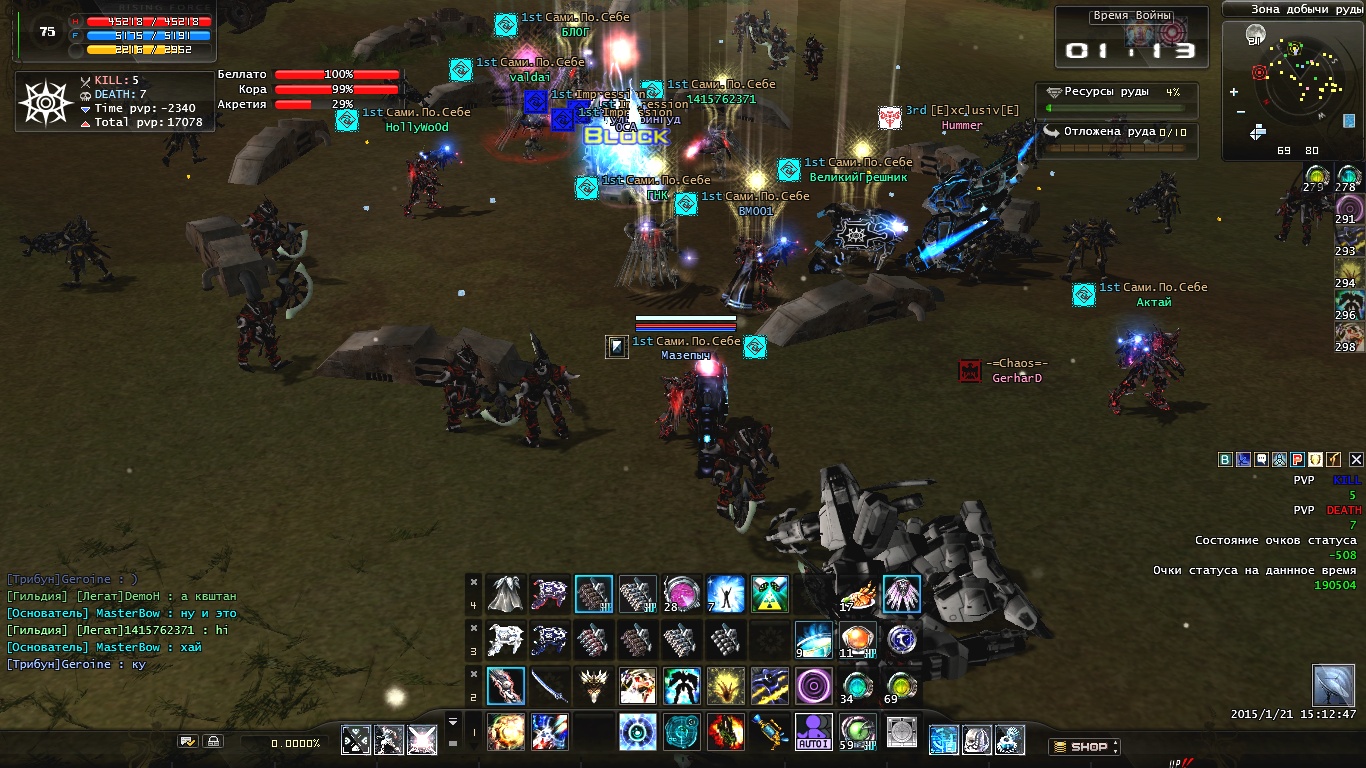Image resolution: width=1366 pixels, height=768 pixels.
Task: Activate the AUTO I hotbar skill
Action: (x=813, y=731)
